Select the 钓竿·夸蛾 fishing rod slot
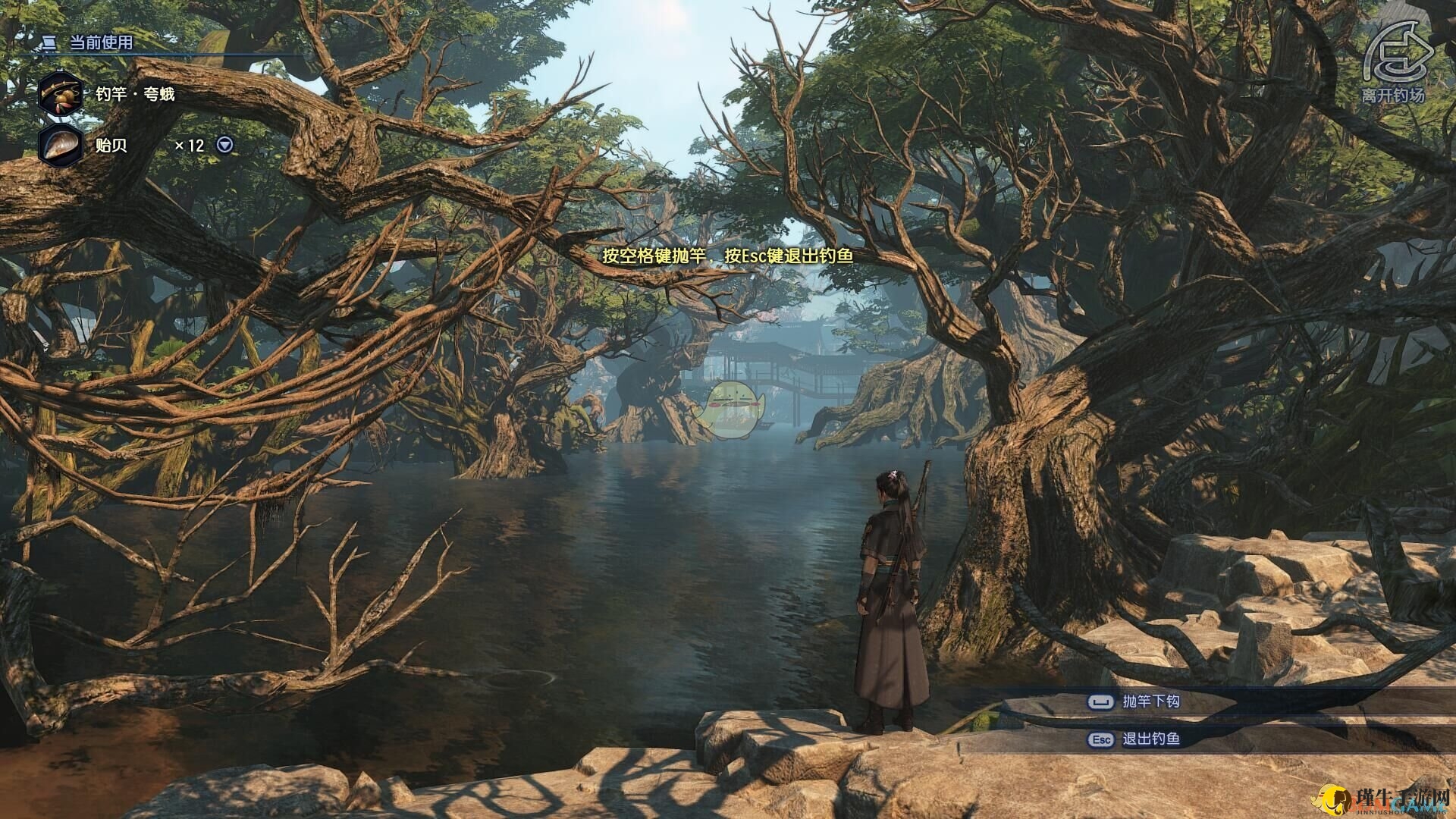Screen dimensions: 1456x819 click(61, 94)
